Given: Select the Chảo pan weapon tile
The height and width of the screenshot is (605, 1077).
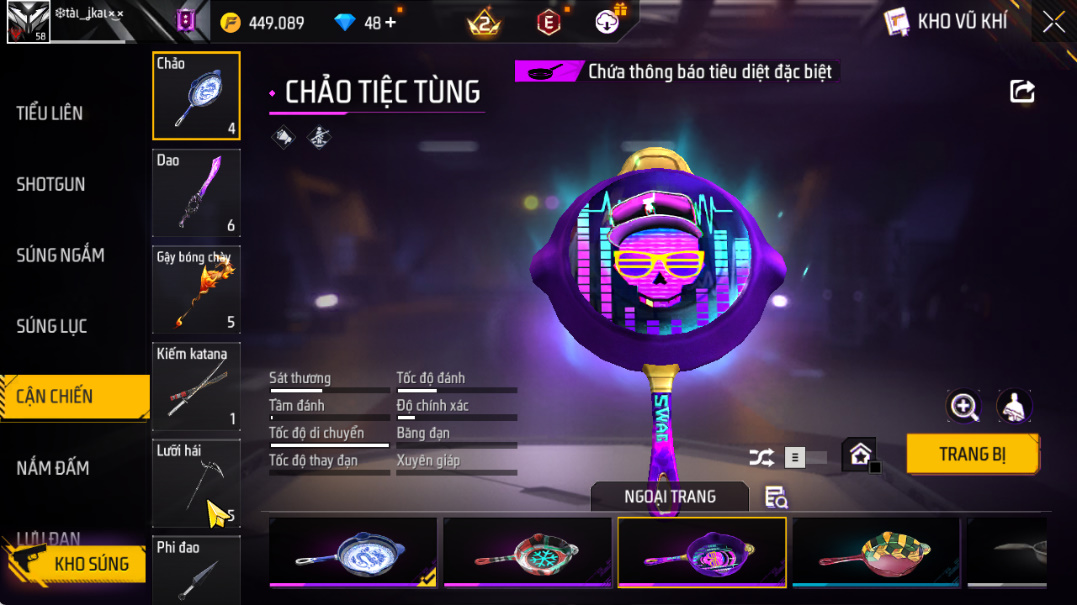Looking at the screenshot, I should click(196, 96).
